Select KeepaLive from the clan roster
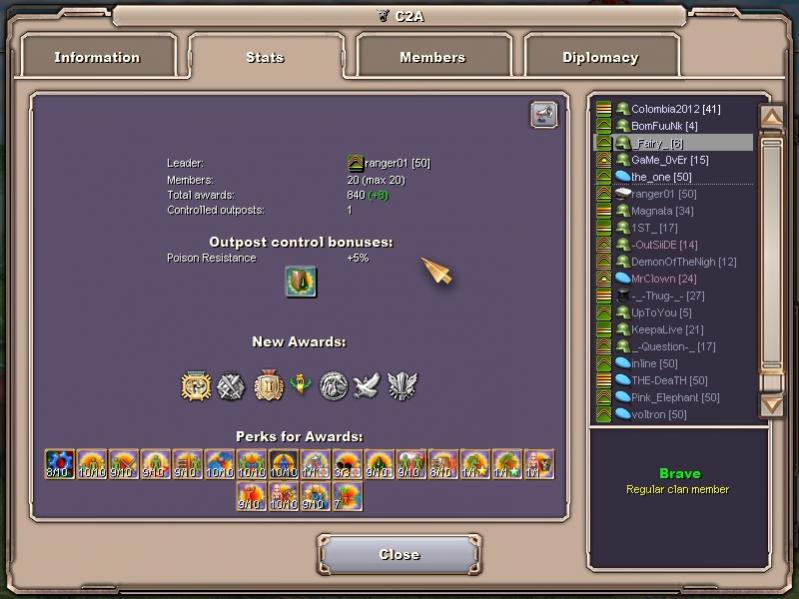This screenshot has height=599, width=799. click(x=667, y=330)
